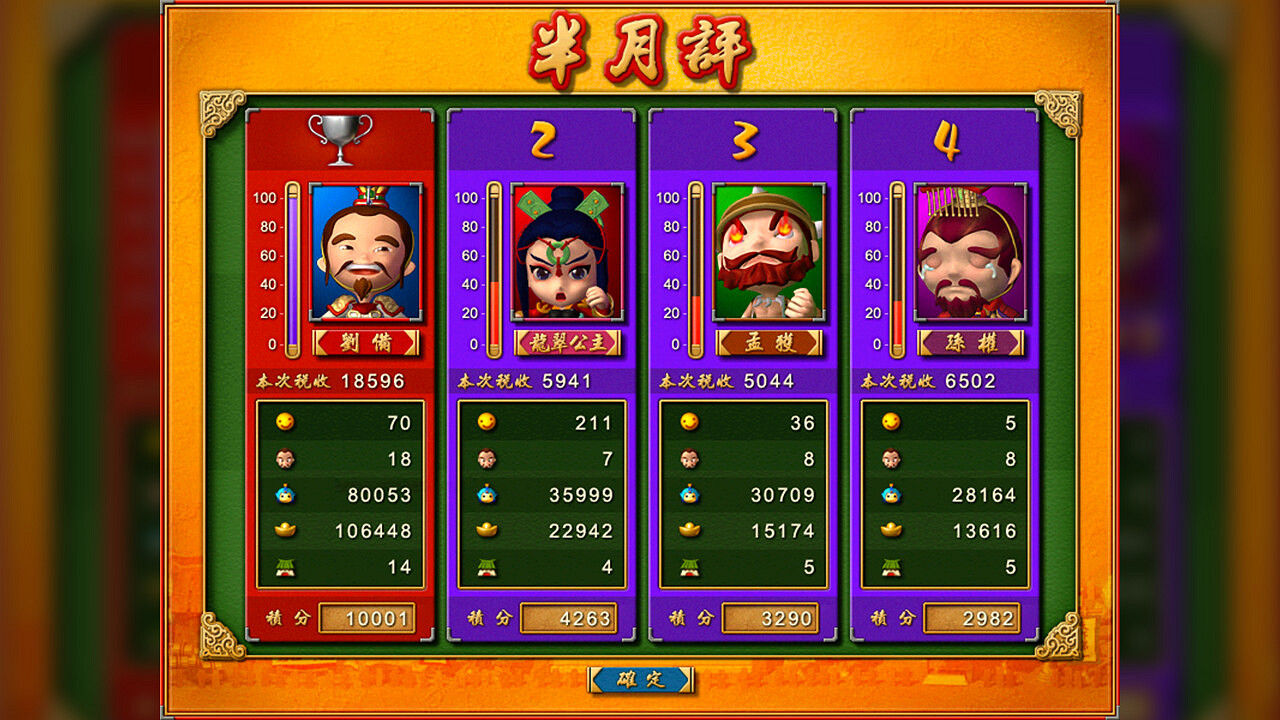Viewport: 1280px width, 720px height.
Task: Click Liu Bei's red gauge thermometer
Action: tap(290, 265)
